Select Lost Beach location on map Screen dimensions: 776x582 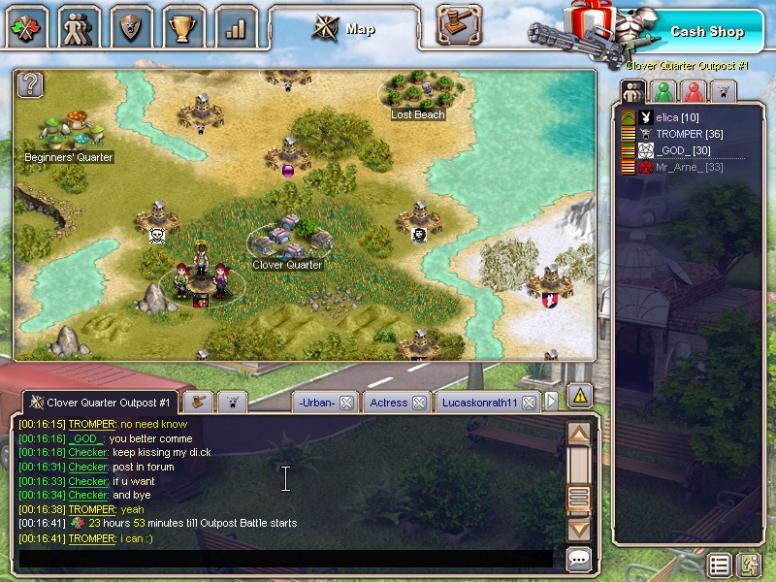(418, 98)
